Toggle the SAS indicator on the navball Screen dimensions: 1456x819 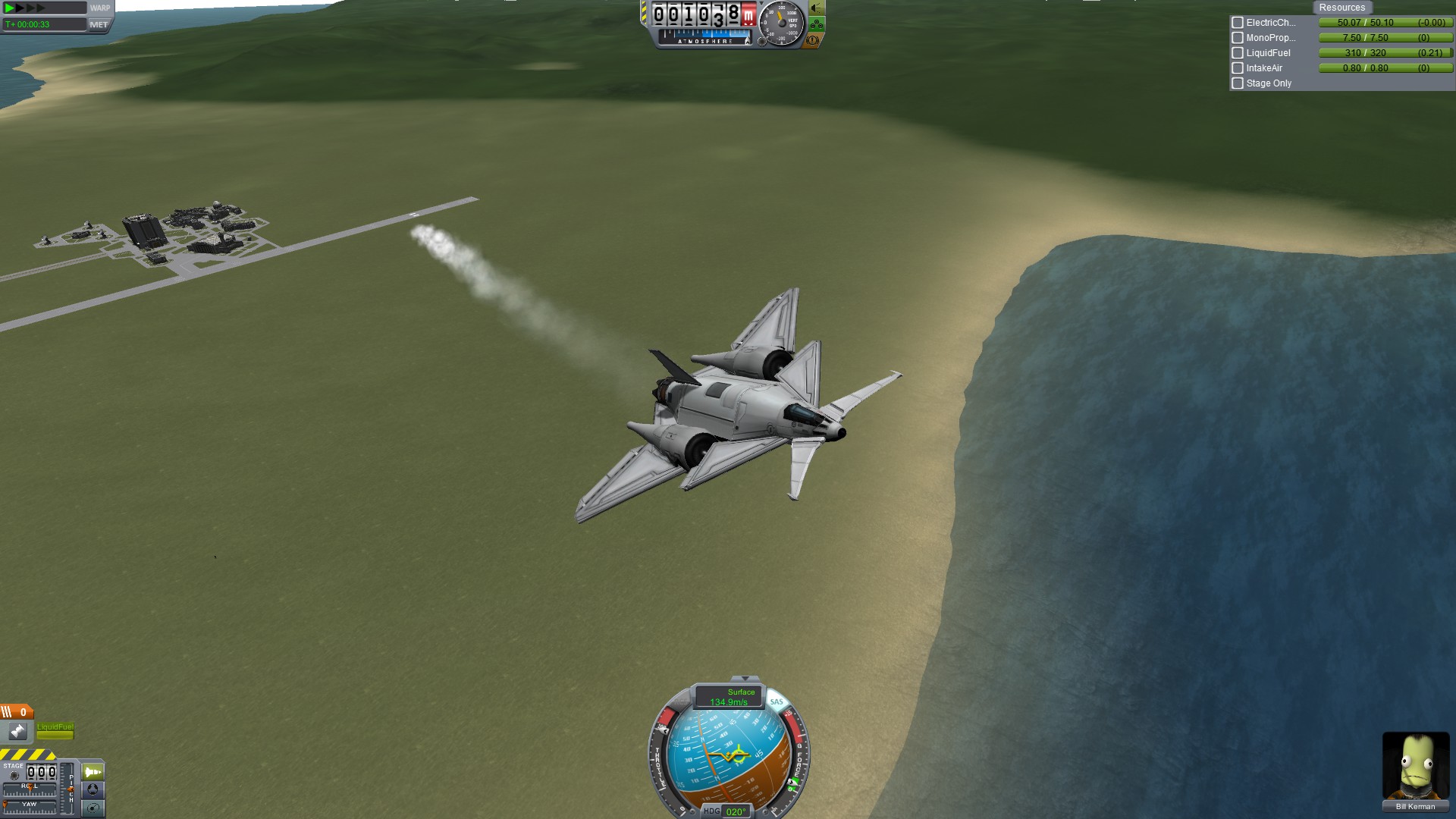coord(776,702)
